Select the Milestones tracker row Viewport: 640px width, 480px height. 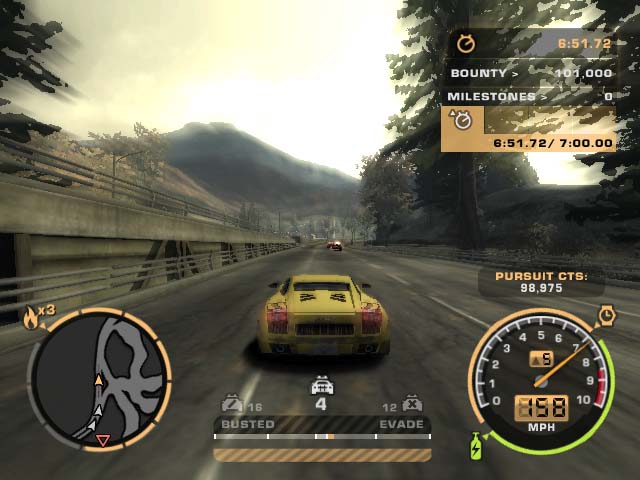click(x=530, y=96)
